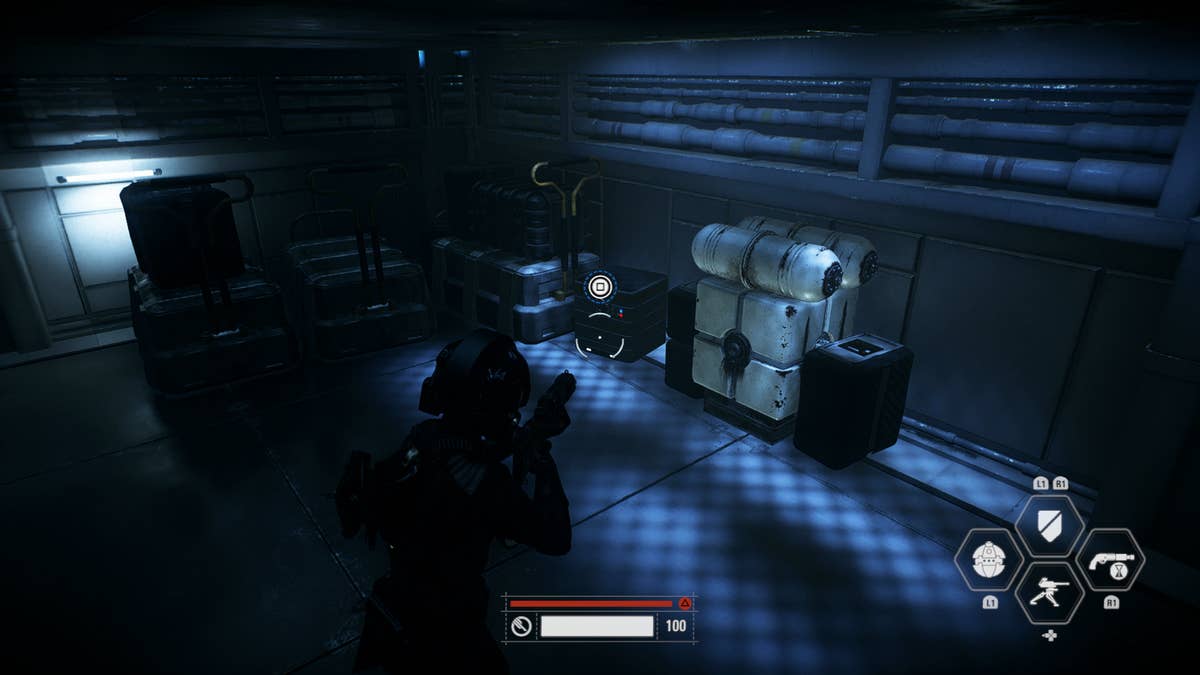Select the ID10 seeker droid ability
Image resolution: width=1200 pixels, height=675 pixels.
989,559
